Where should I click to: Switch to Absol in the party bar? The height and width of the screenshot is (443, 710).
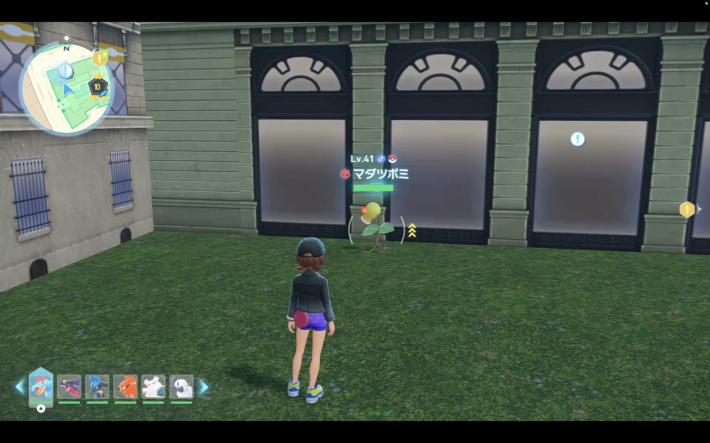(181, 386)
